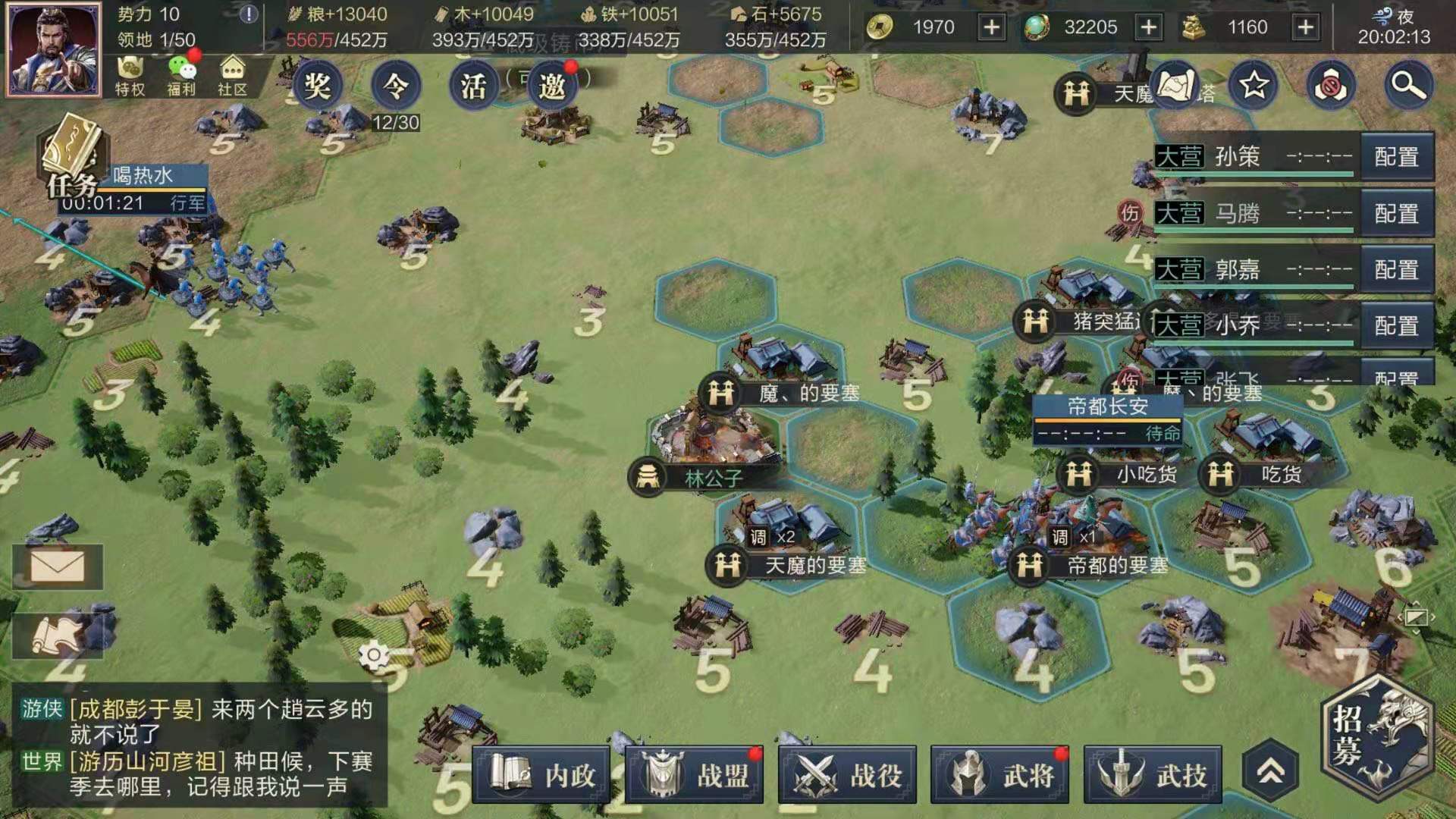Open the 奖 rewards button
Image resolution: width=1456 pixels, height=819 pixels.
pos(317,85)
